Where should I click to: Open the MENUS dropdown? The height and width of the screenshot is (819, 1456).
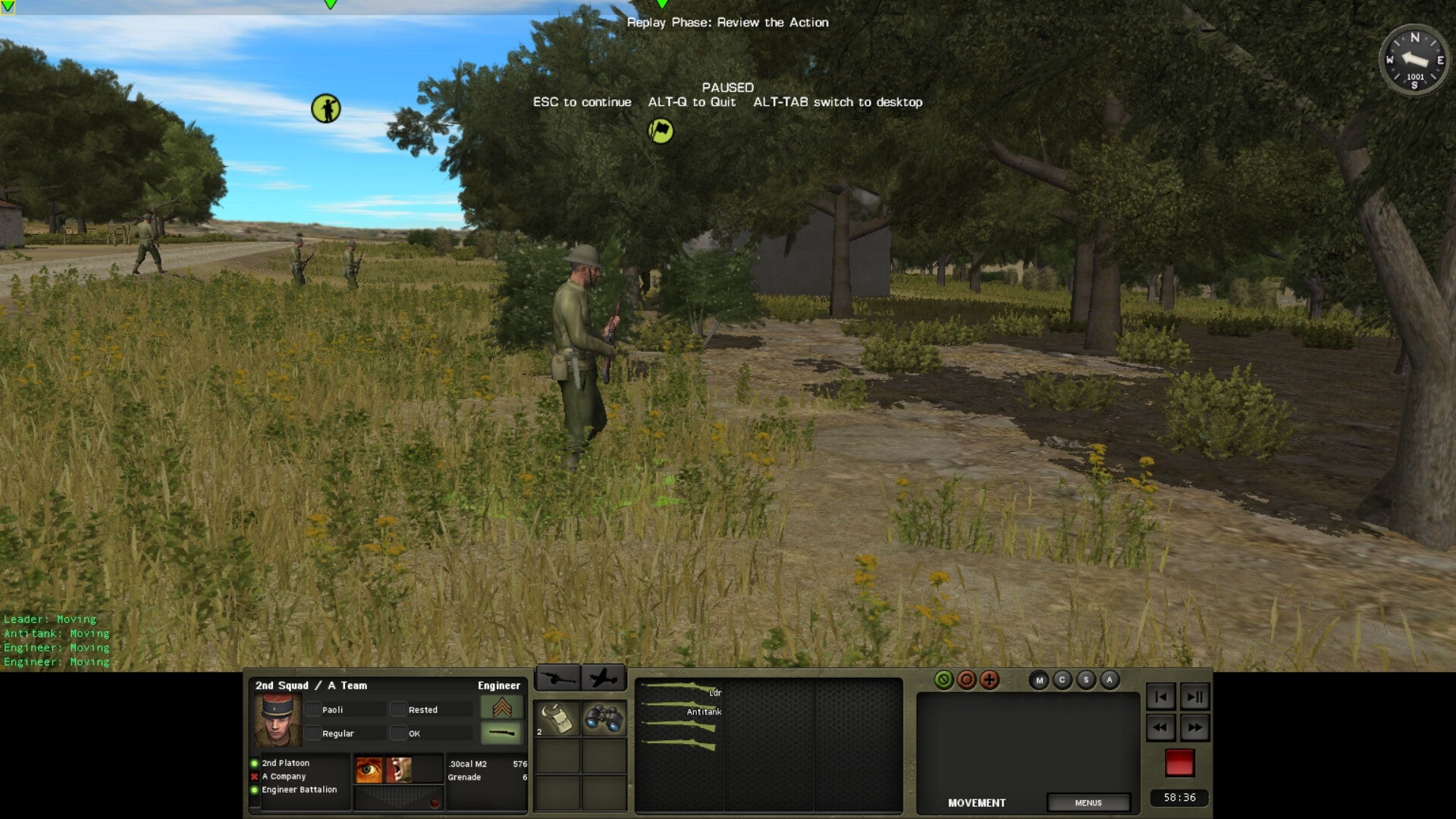pos(1090,802)
